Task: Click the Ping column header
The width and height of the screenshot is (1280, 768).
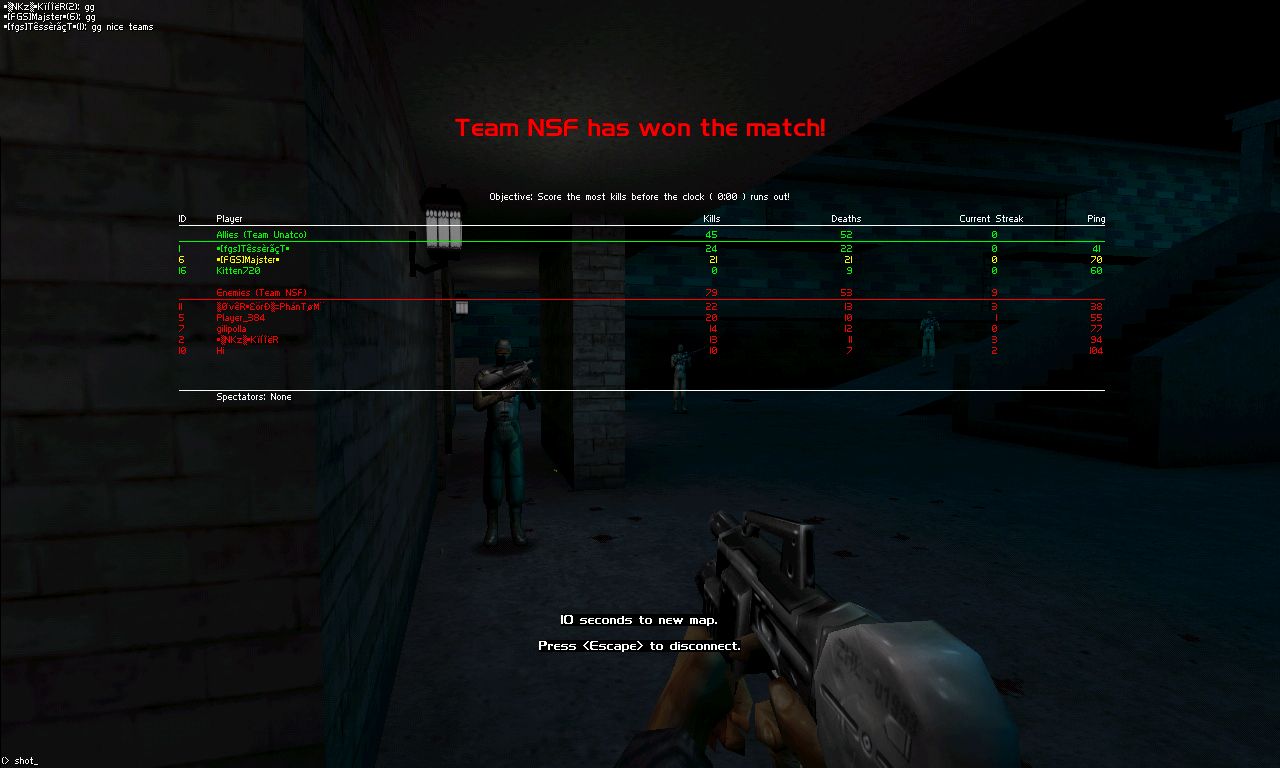Action: [x=1096, y=218]
